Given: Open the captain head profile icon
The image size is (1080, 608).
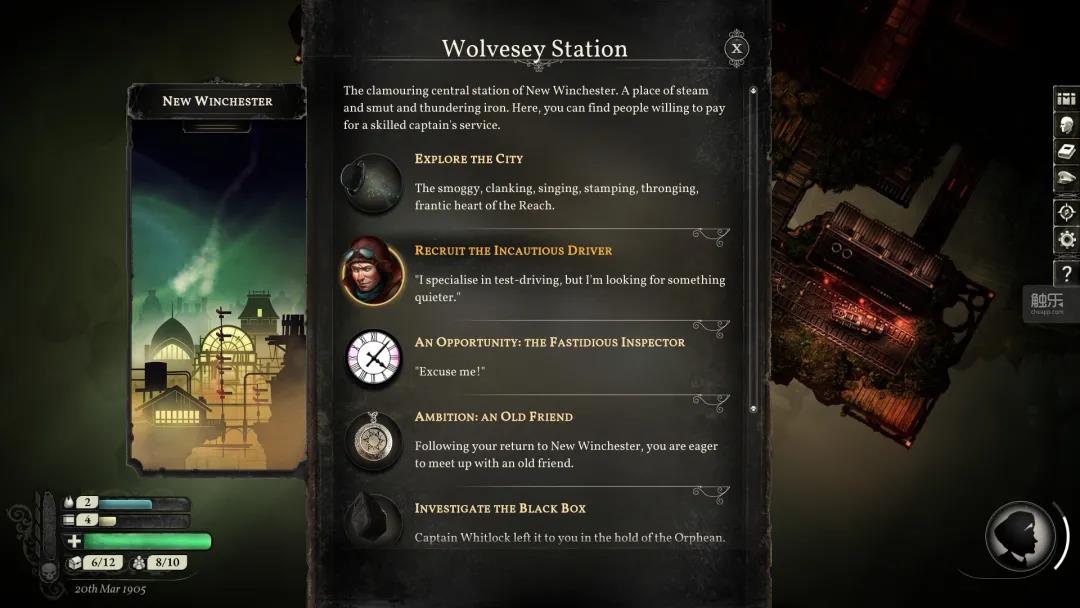Looking at the screenshot, I should (1066, 126).
